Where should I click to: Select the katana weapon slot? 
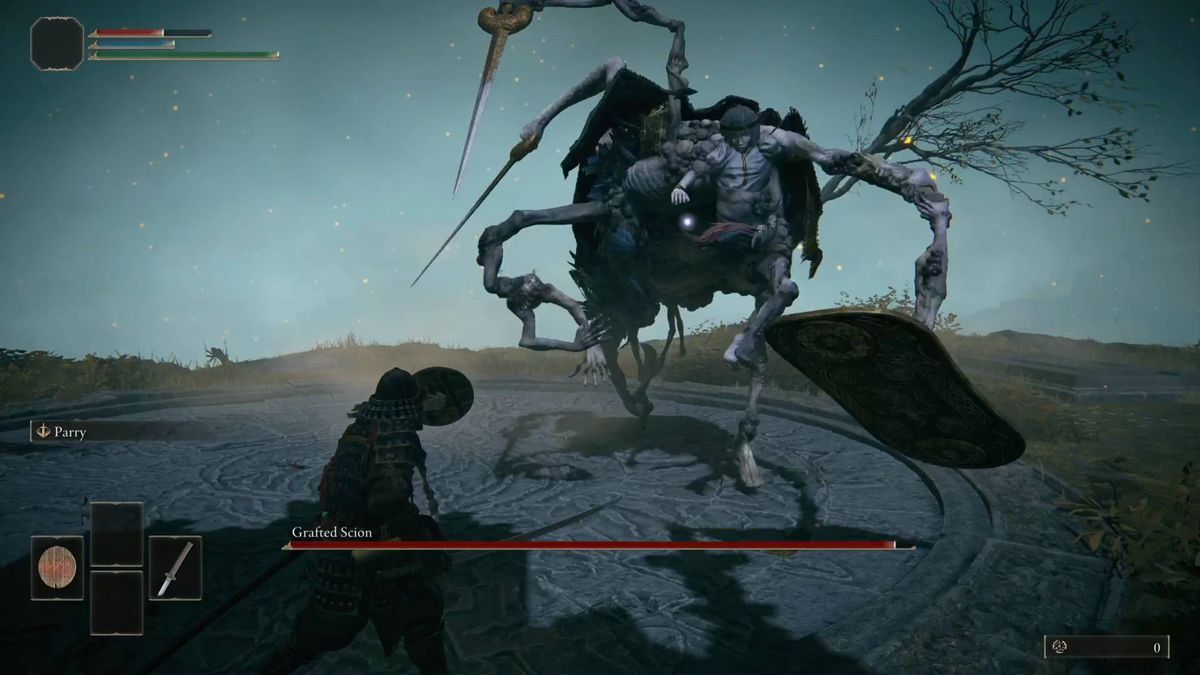(175, 567)
